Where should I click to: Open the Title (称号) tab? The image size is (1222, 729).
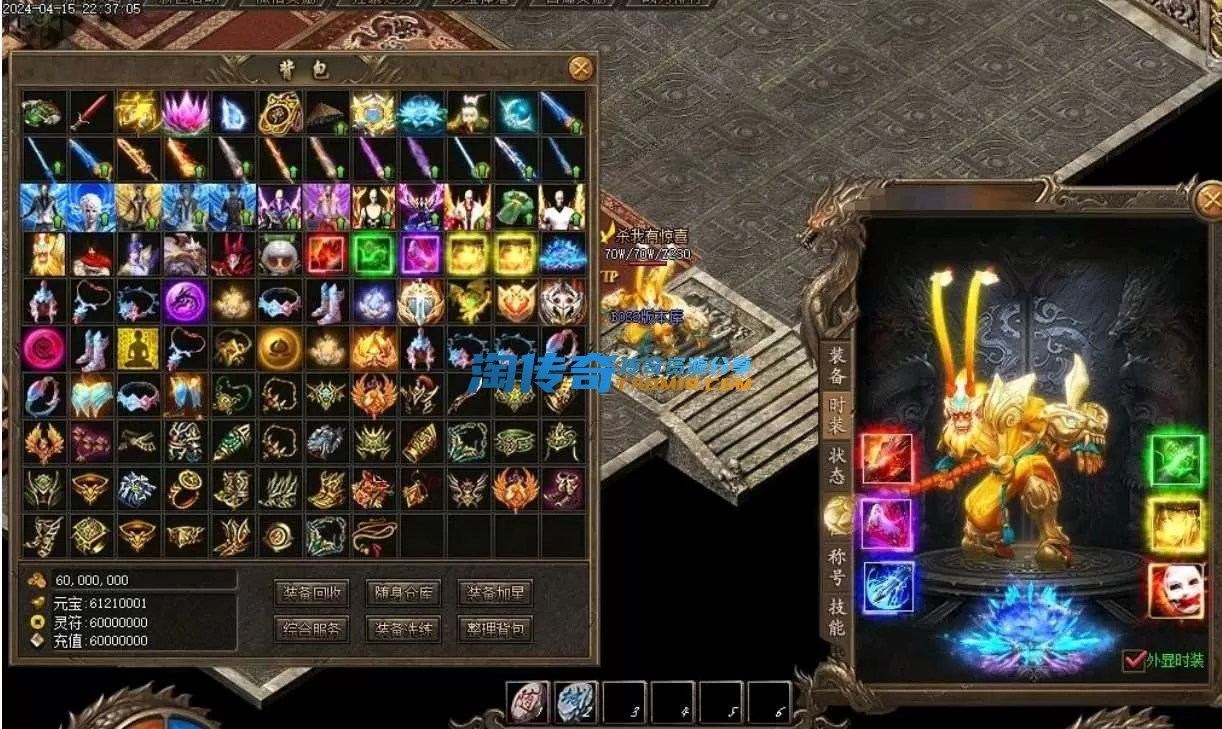[836, 567]
